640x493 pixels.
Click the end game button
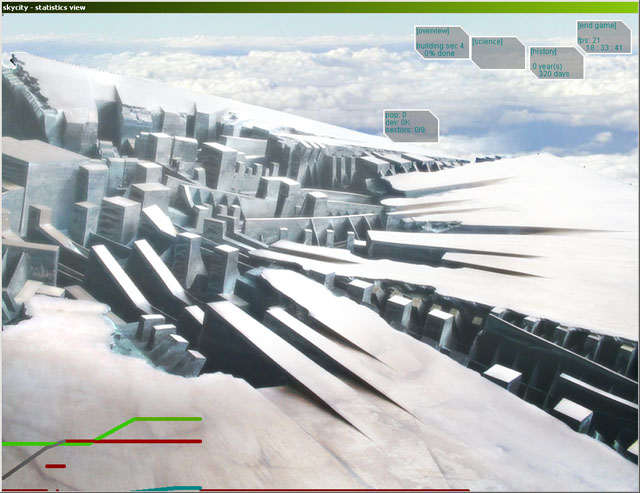pos(596,26)
